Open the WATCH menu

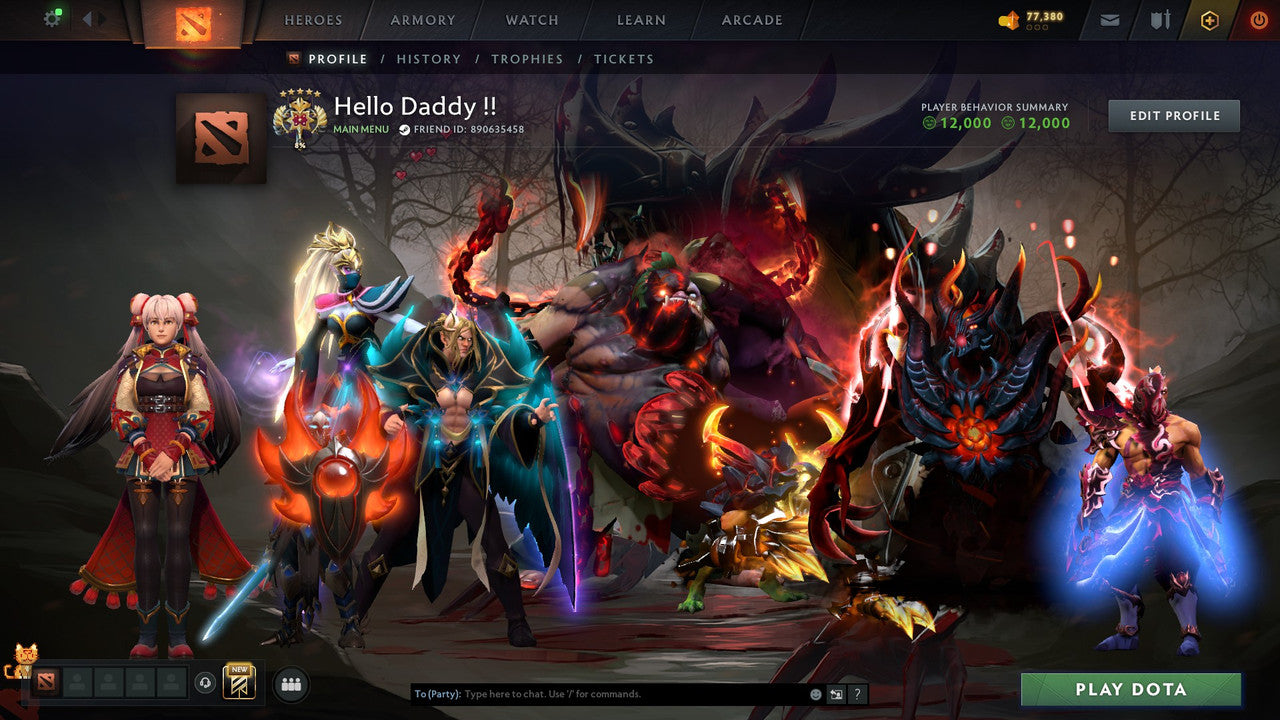click(x=531, y=19)
